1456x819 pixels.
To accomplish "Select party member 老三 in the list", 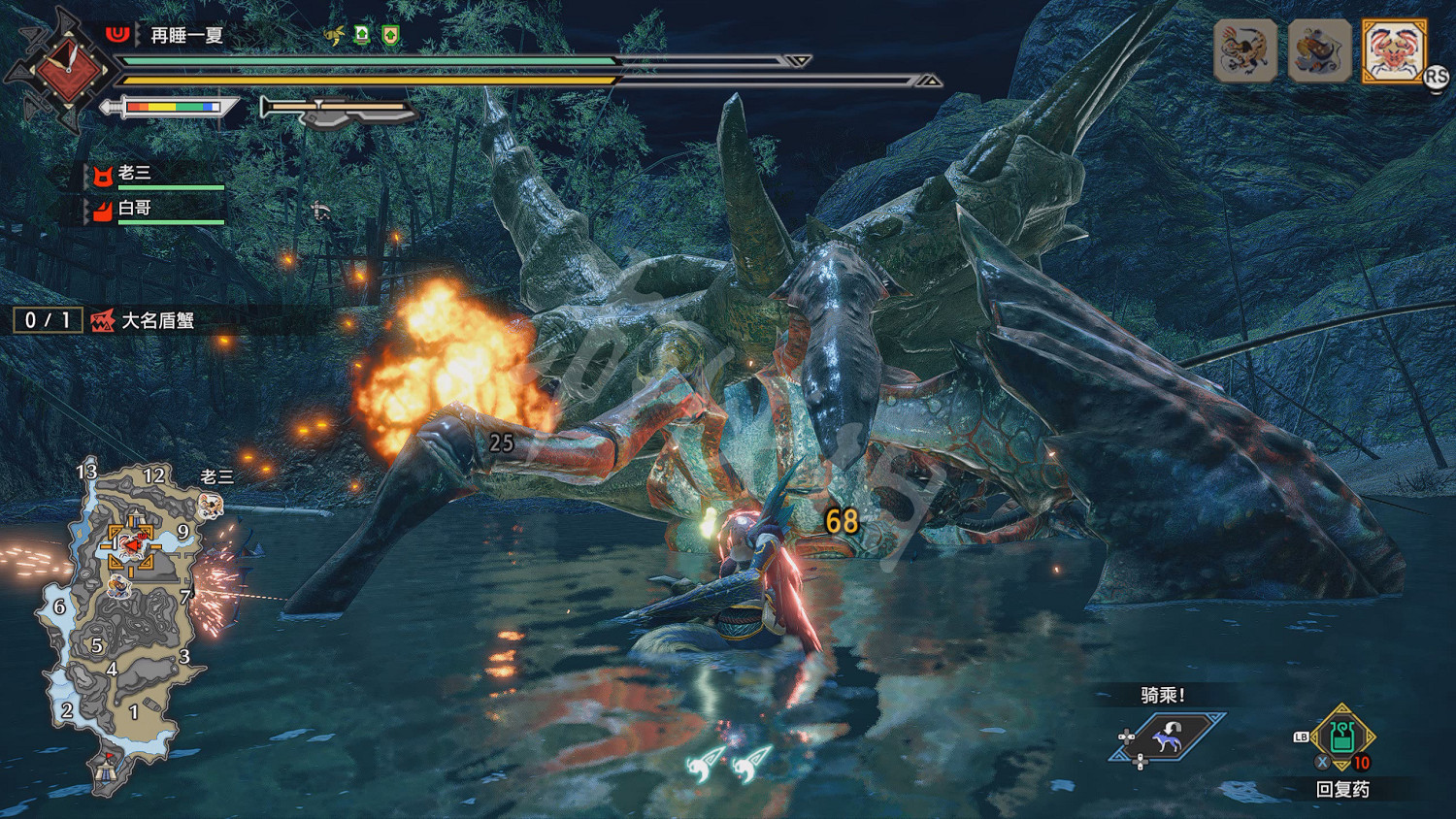I will [x=136, y=175].
